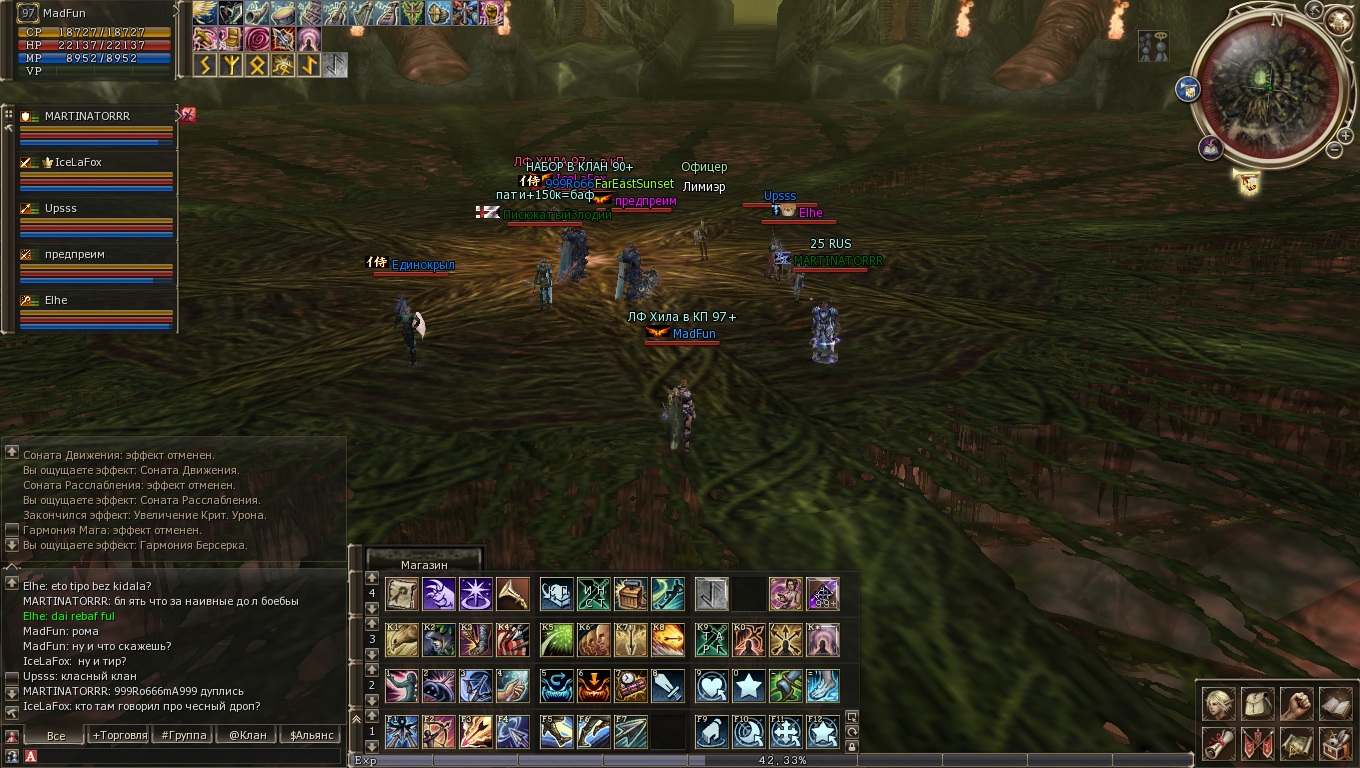
Task: Open the Магазин shop button
Action: [x=424, y=565]
